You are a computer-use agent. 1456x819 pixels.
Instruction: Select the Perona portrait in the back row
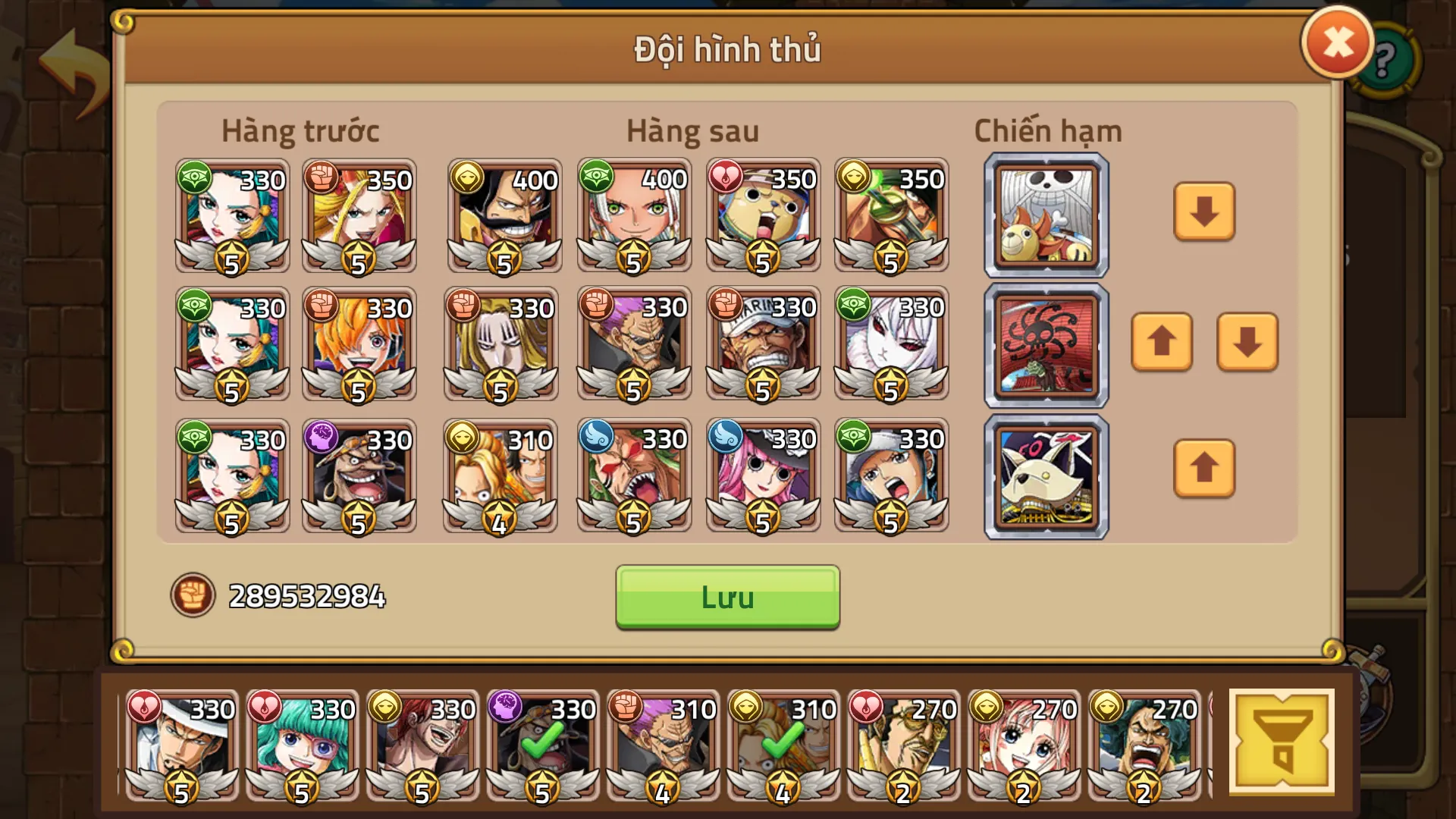762,478
